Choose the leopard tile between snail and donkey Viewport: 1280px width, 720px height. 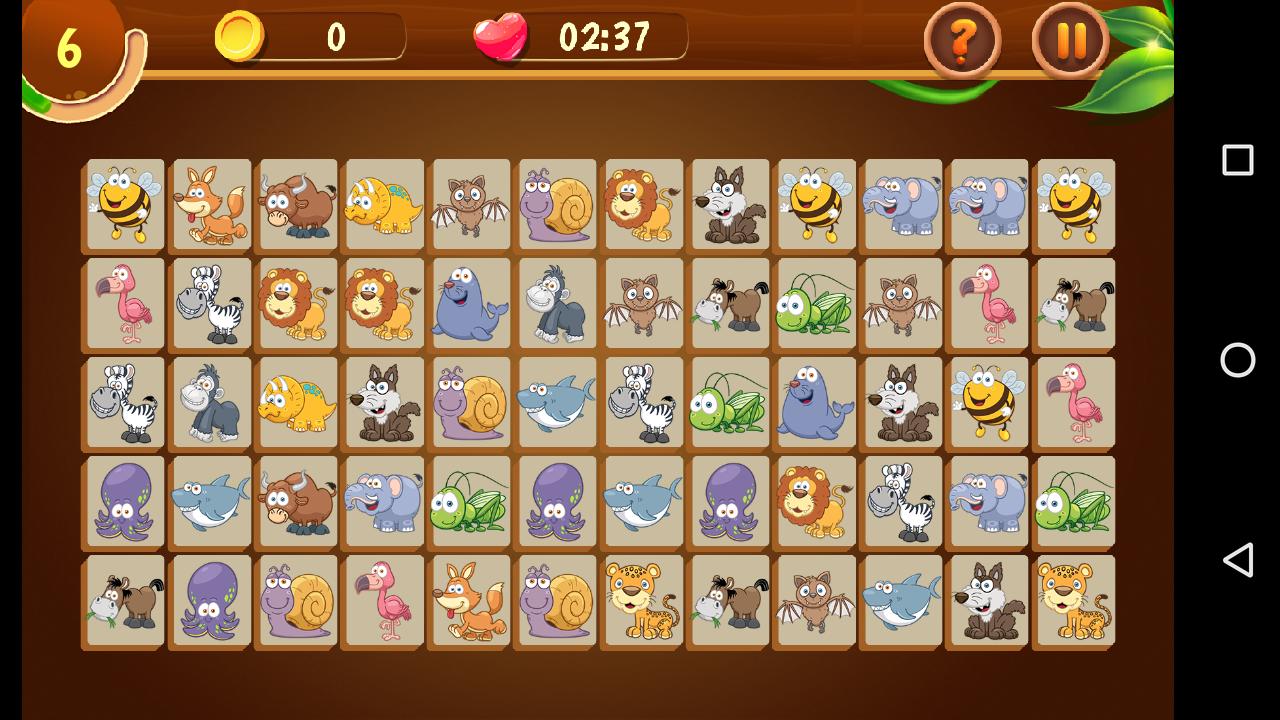(x=643, y=600)
